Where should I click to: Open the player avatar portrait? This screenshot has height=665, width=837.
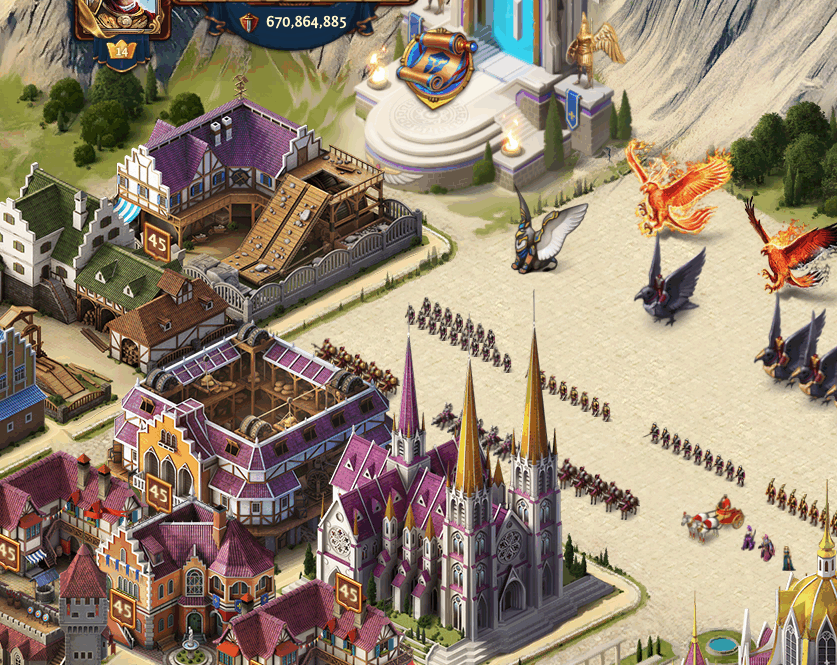coord(121,14)
